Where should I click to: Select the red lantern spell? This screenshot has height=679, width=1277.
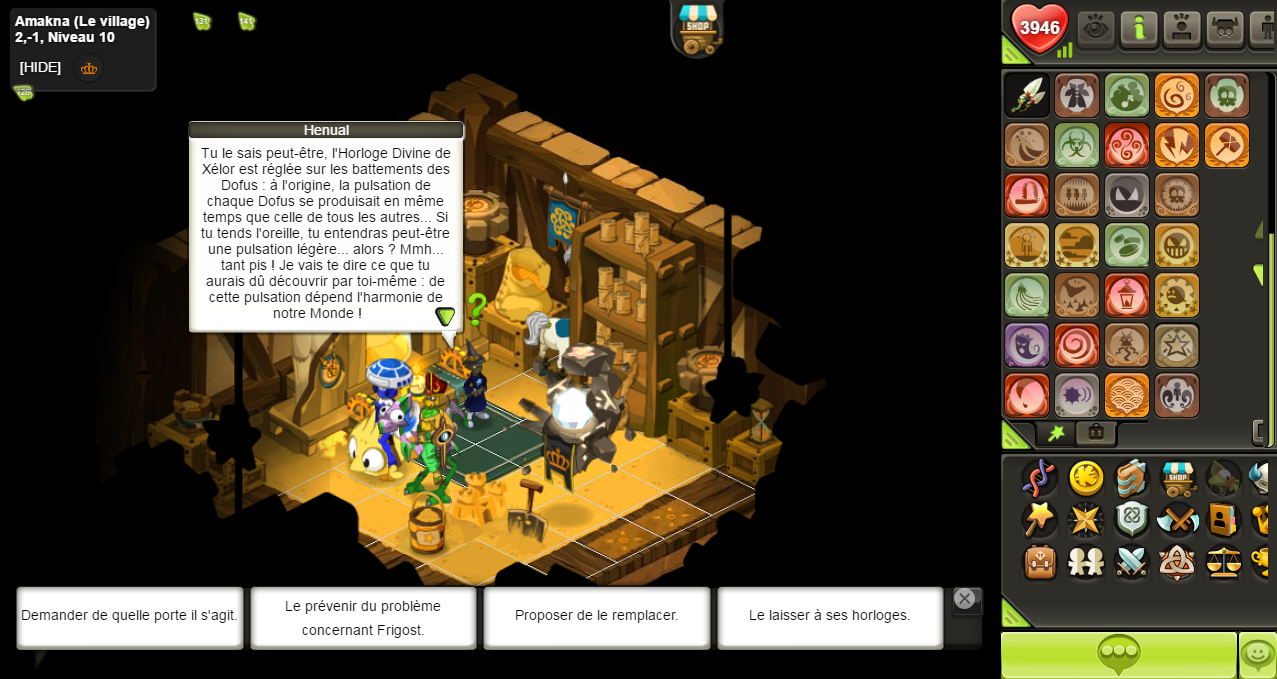click(1127, 295)
